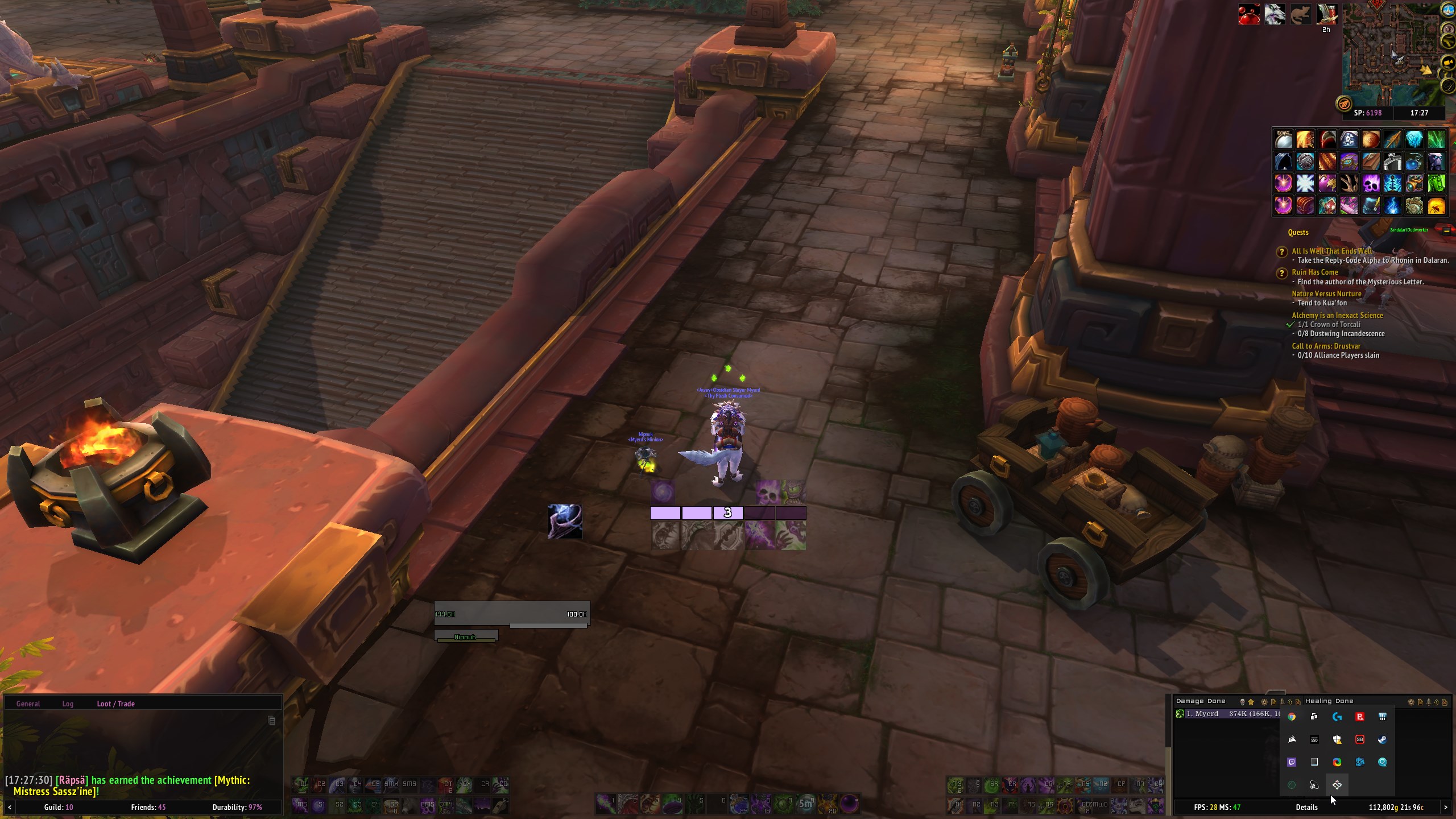Select the 'Ruin Has Come' quest entry
The height and width of the screenshot is (819, 1456).
pos(1314,272)
